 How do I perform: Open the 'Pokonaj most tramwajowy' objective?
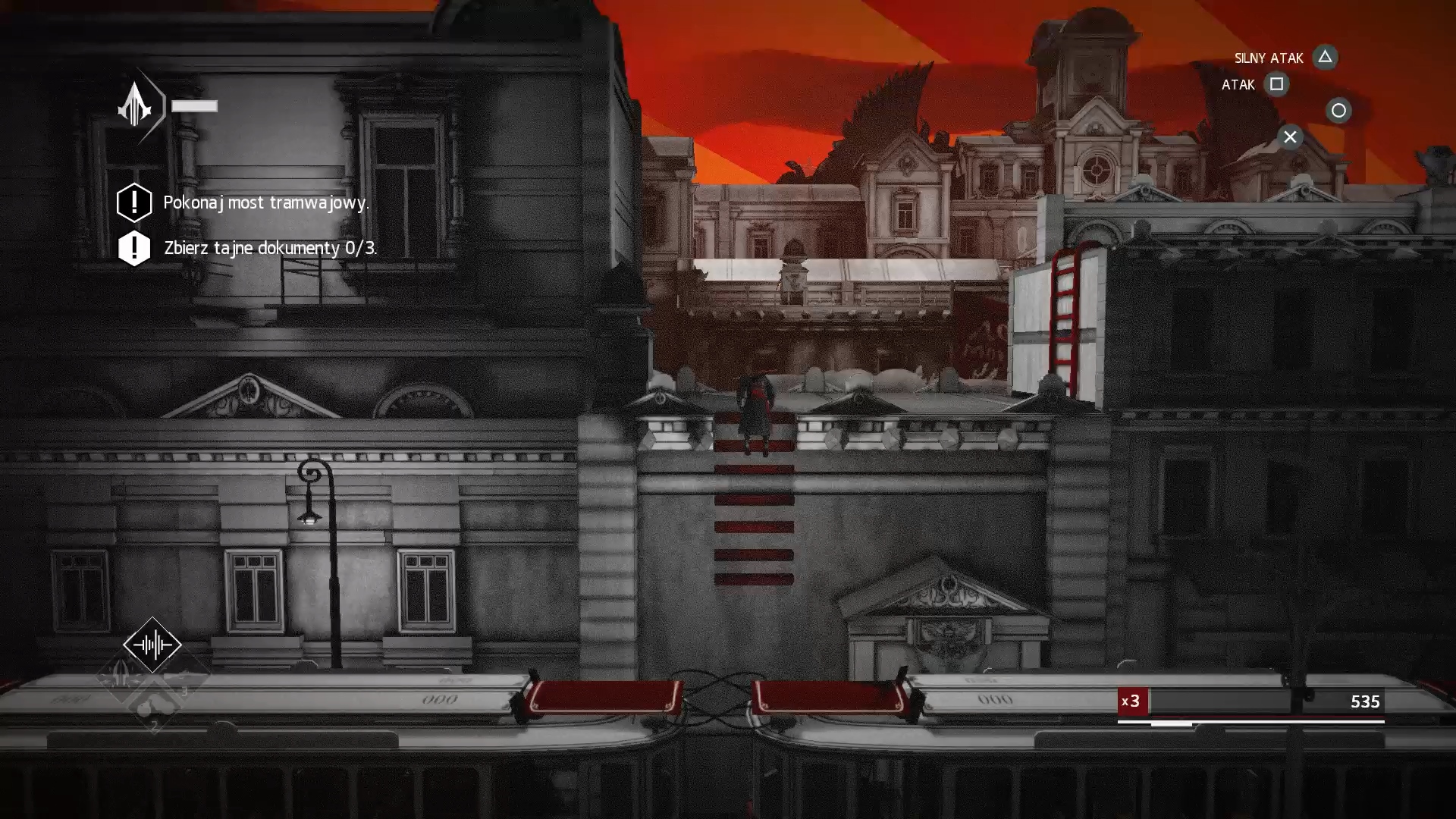coord(265,202)
